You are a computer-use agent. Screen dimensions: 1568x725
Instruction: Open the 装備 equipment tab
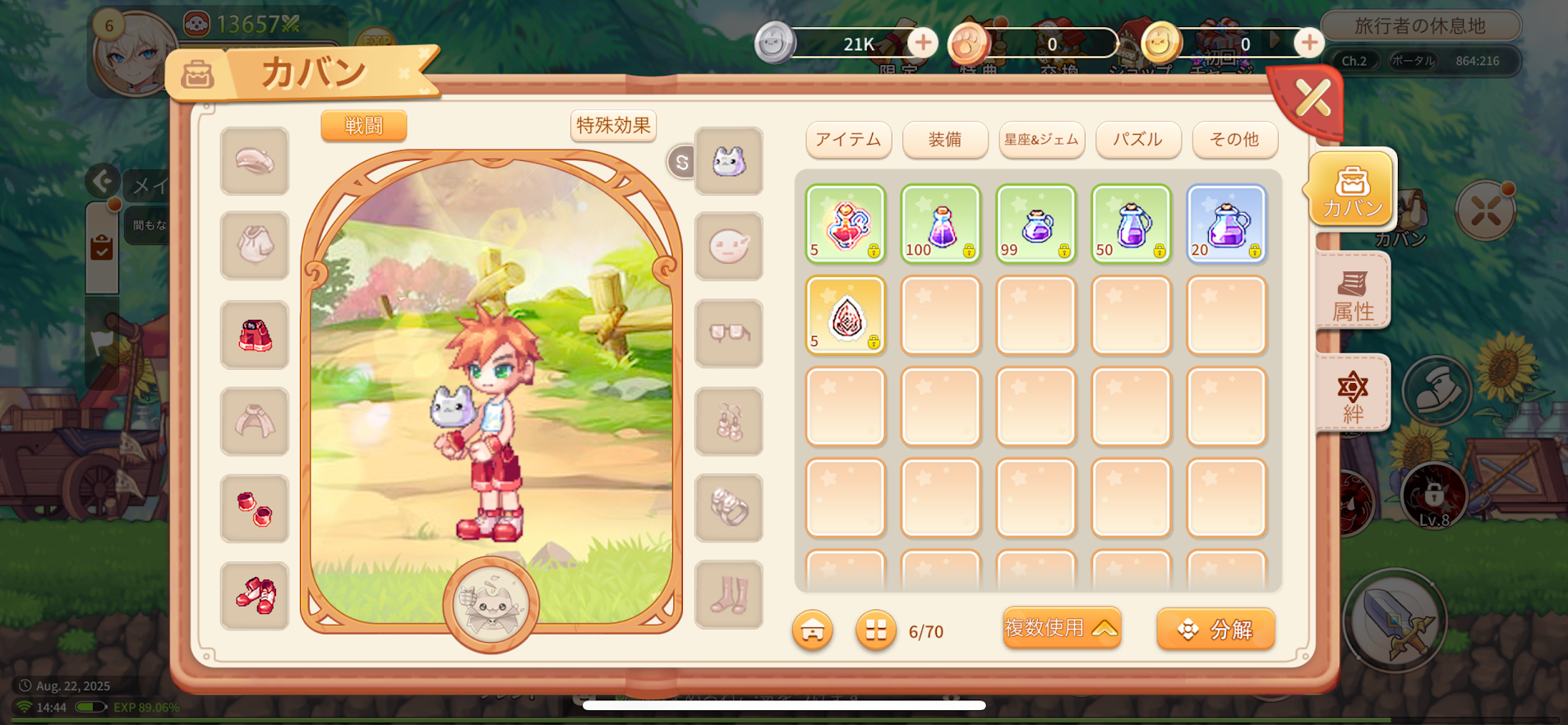[x=944, y=139]
